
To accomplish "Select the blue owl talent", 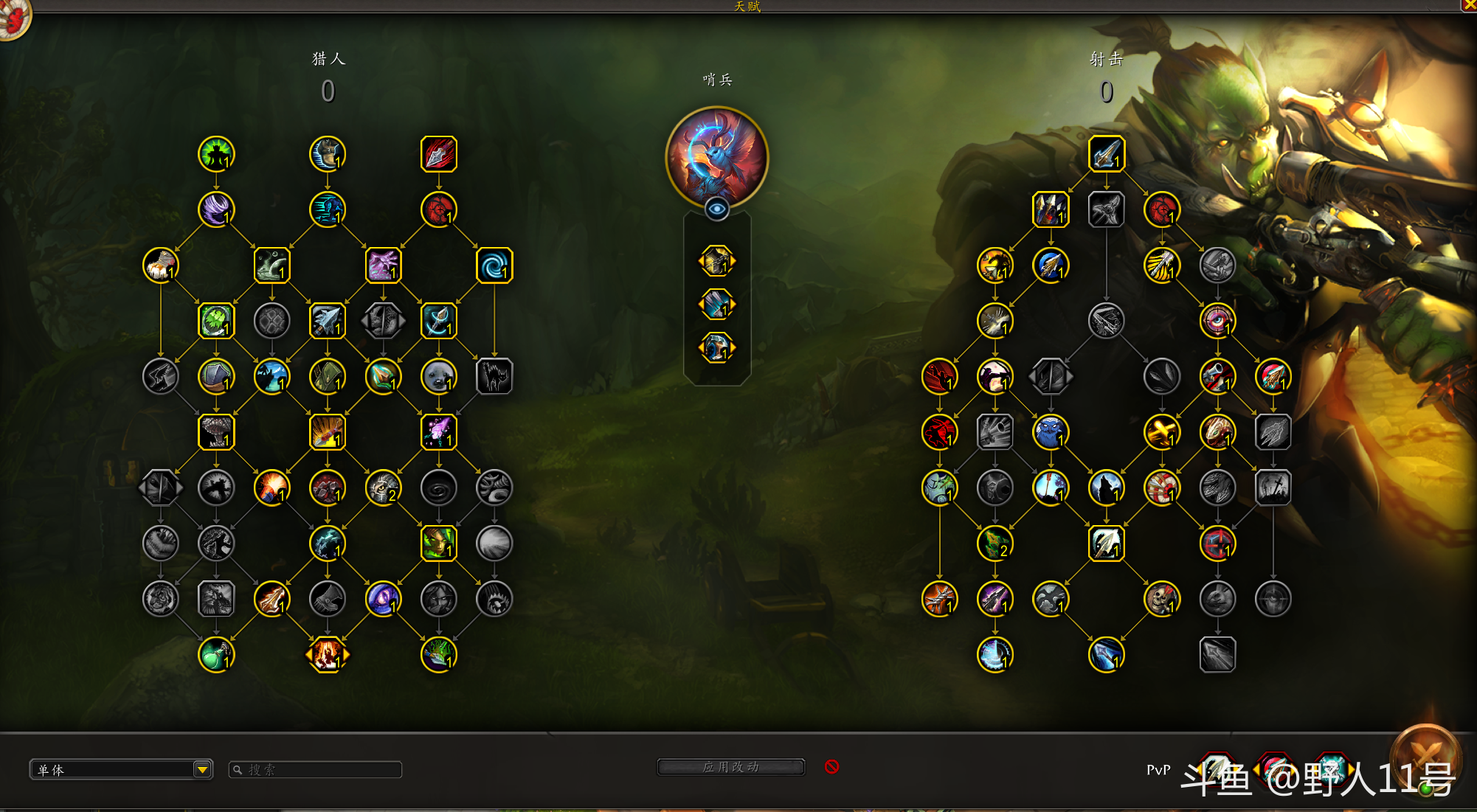I will tap(1051, 432).
